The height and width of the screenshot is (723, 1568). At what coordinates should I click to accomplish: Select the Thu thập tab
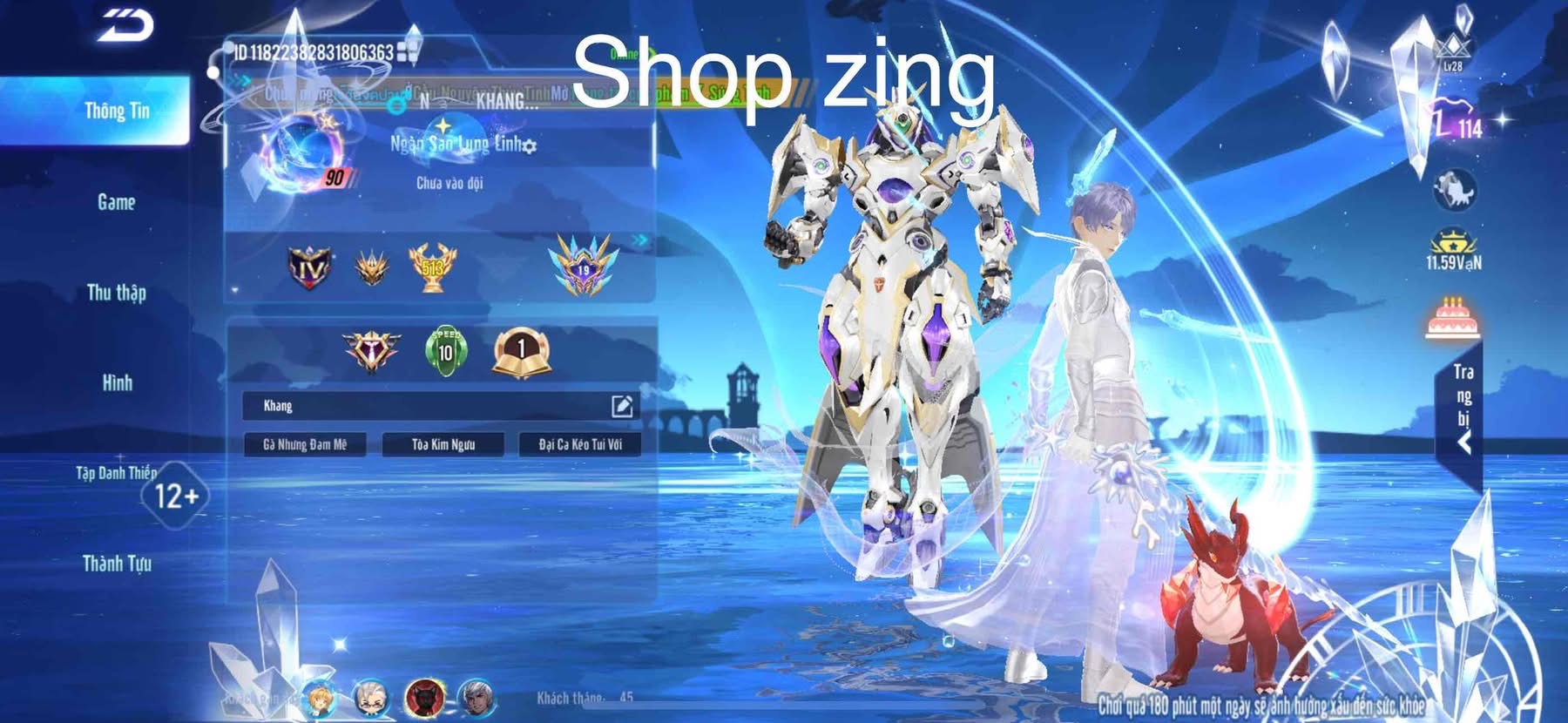click(x=117, y=293)
